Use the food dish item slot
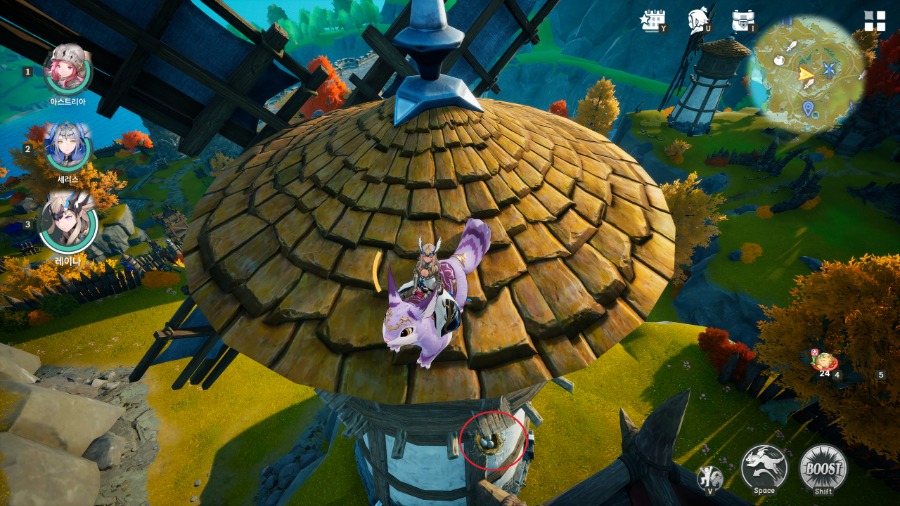Screen dimensions: 900x506 (x=826, y=363)
